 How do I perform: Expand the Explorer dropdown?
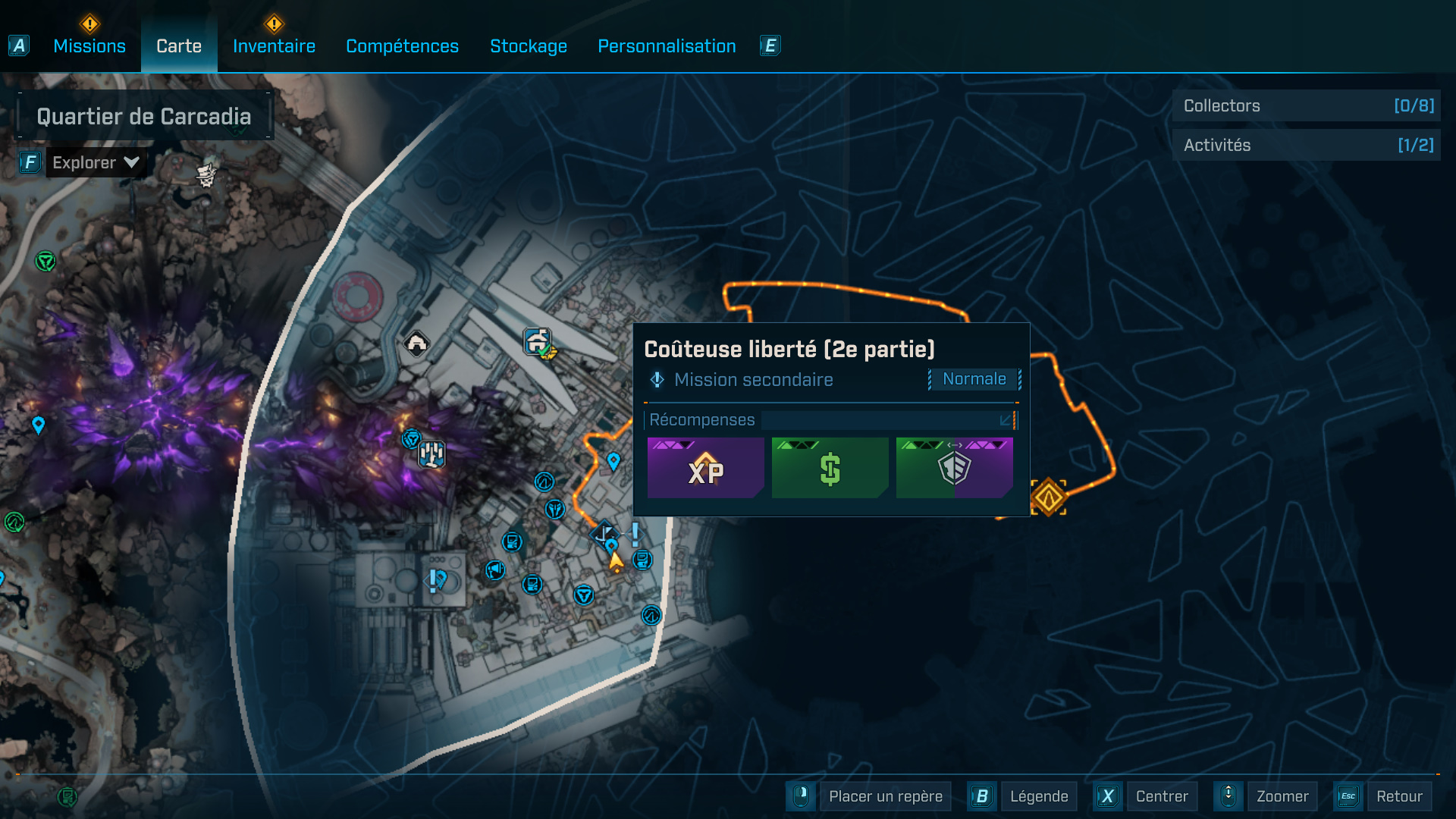coord(96,162)
